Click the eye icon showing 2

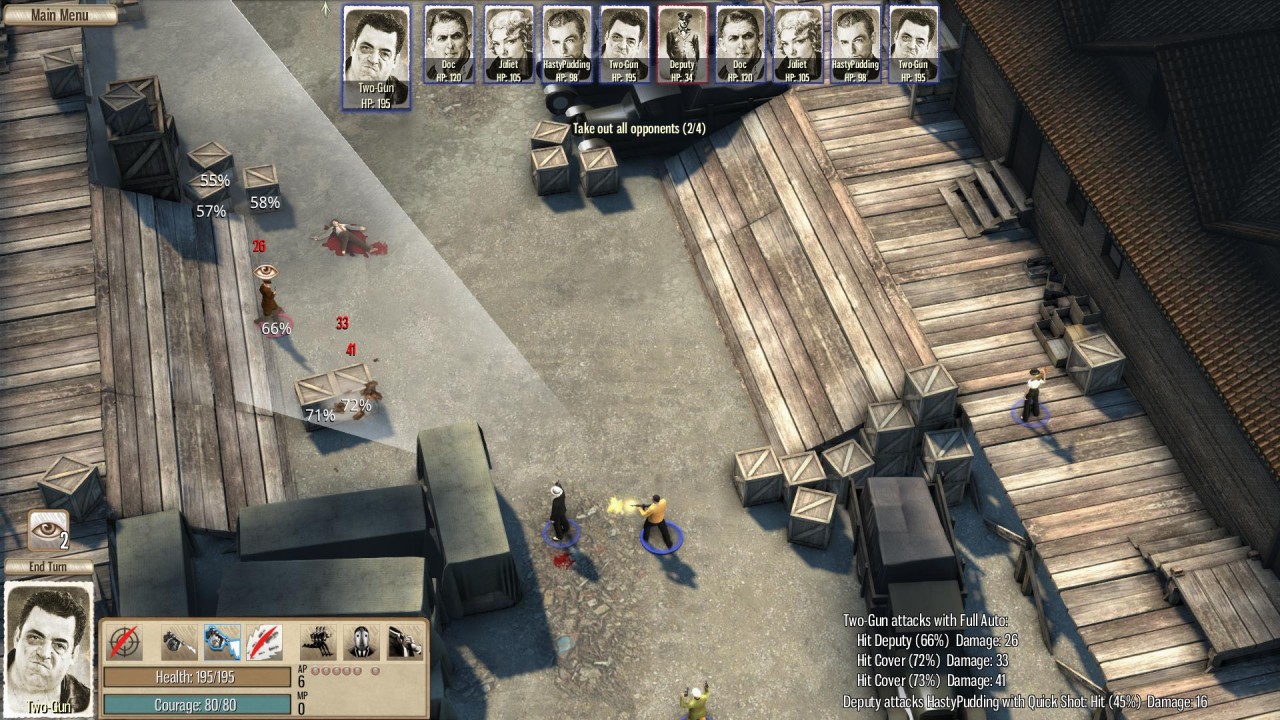pos(48,530)
